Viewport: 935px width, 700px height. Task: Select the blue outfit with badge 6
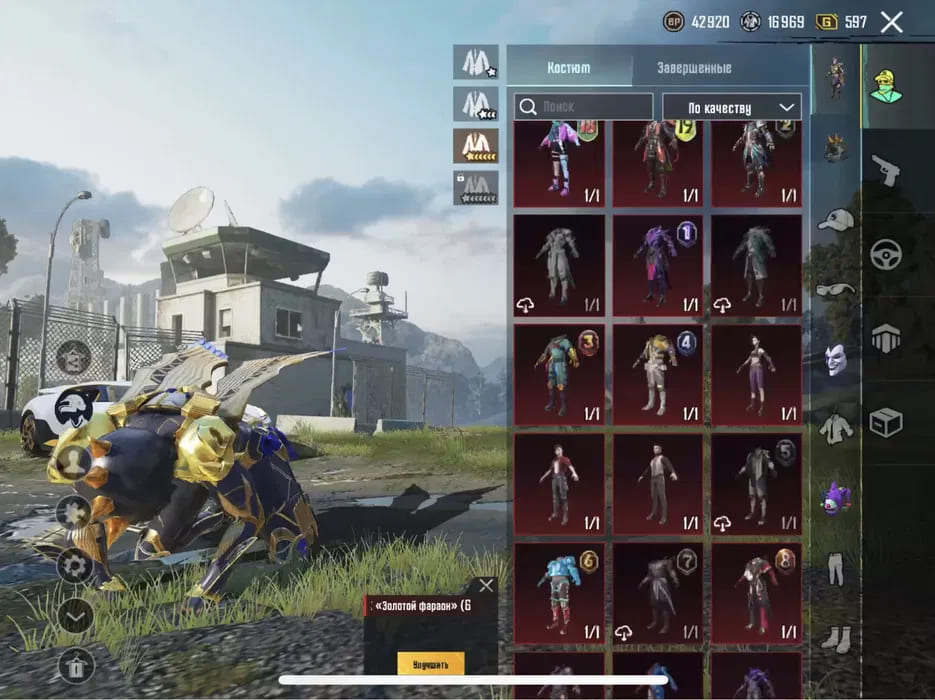559,592
